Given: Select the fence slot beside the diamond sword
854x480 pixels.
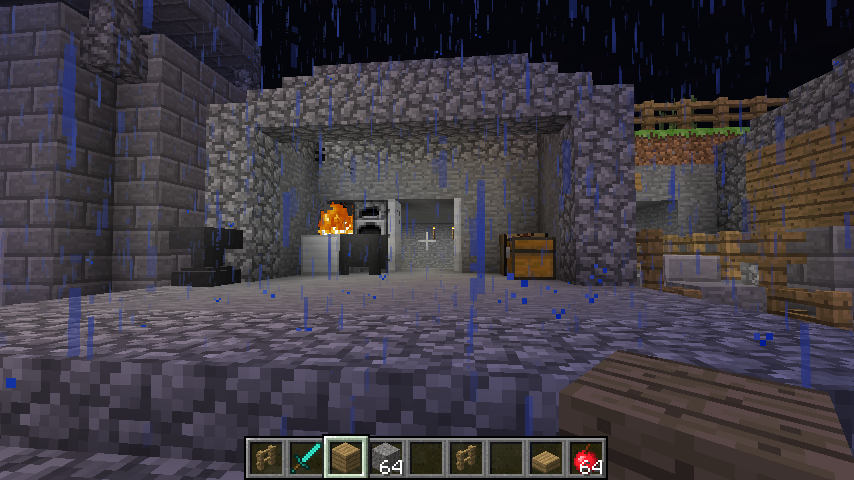Looking at the screenshot, I should coord(266,458).
